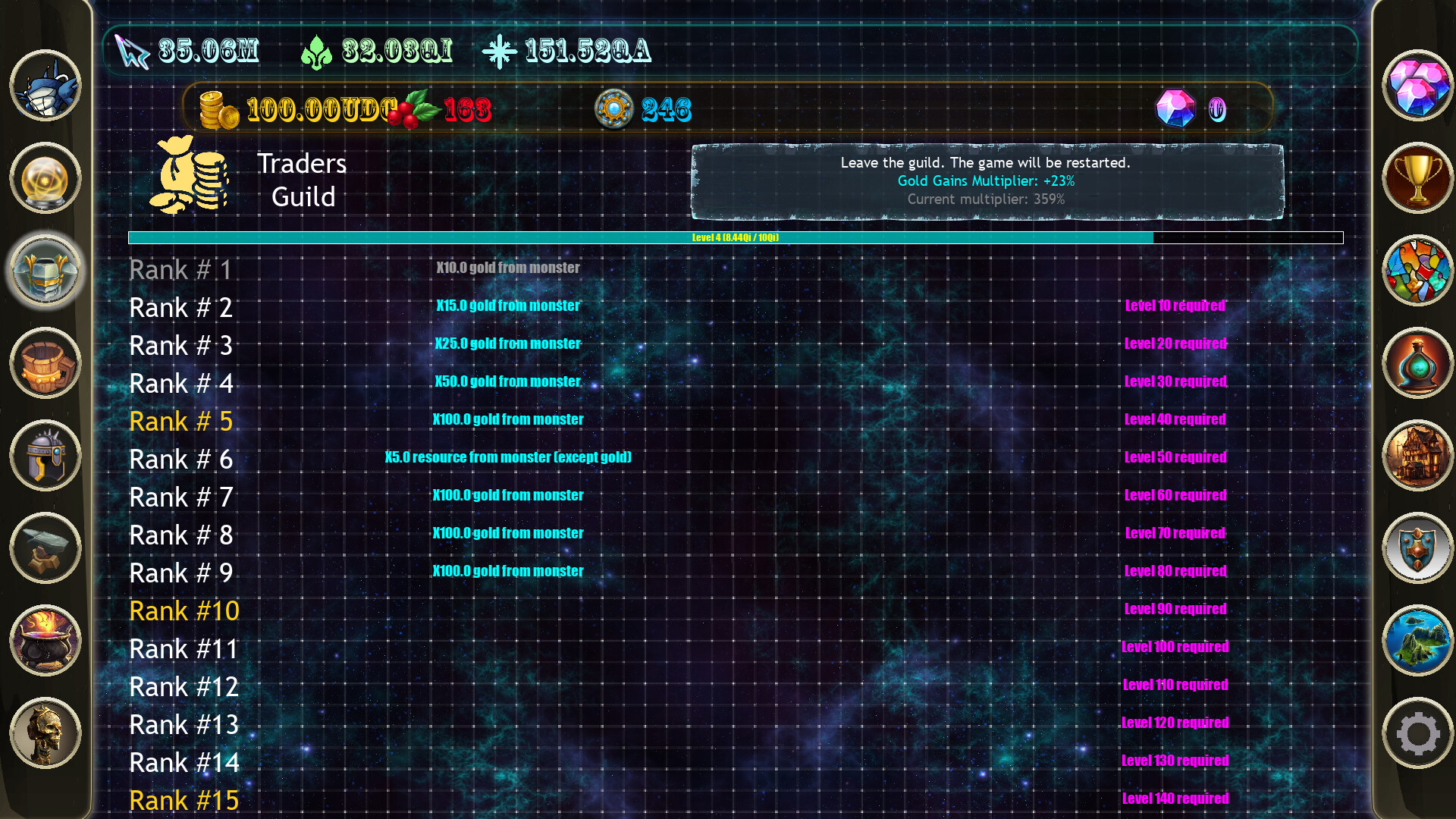Open the anvil and ore crafting icon

[x=43, y=548]
